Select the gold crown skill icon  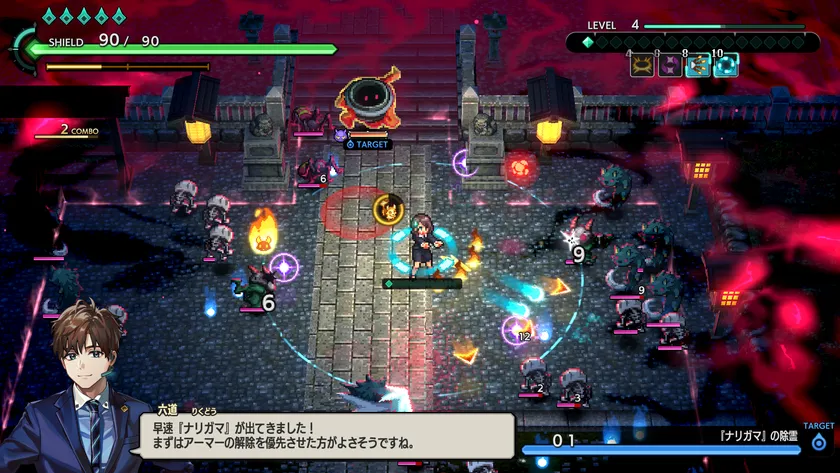(x=641, y=66)
